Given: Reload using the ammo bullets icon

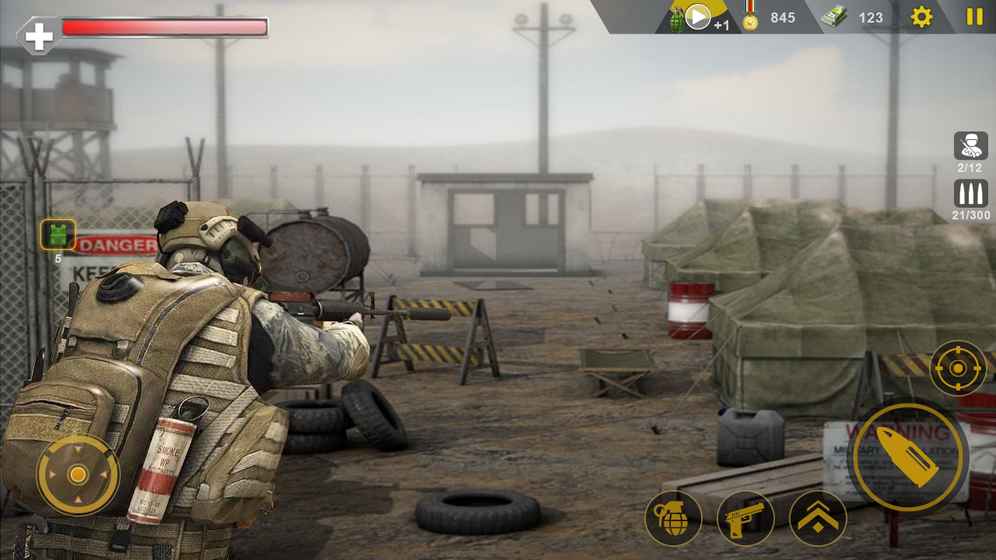Looking at the screenshot, I should (x=970, y=194).
